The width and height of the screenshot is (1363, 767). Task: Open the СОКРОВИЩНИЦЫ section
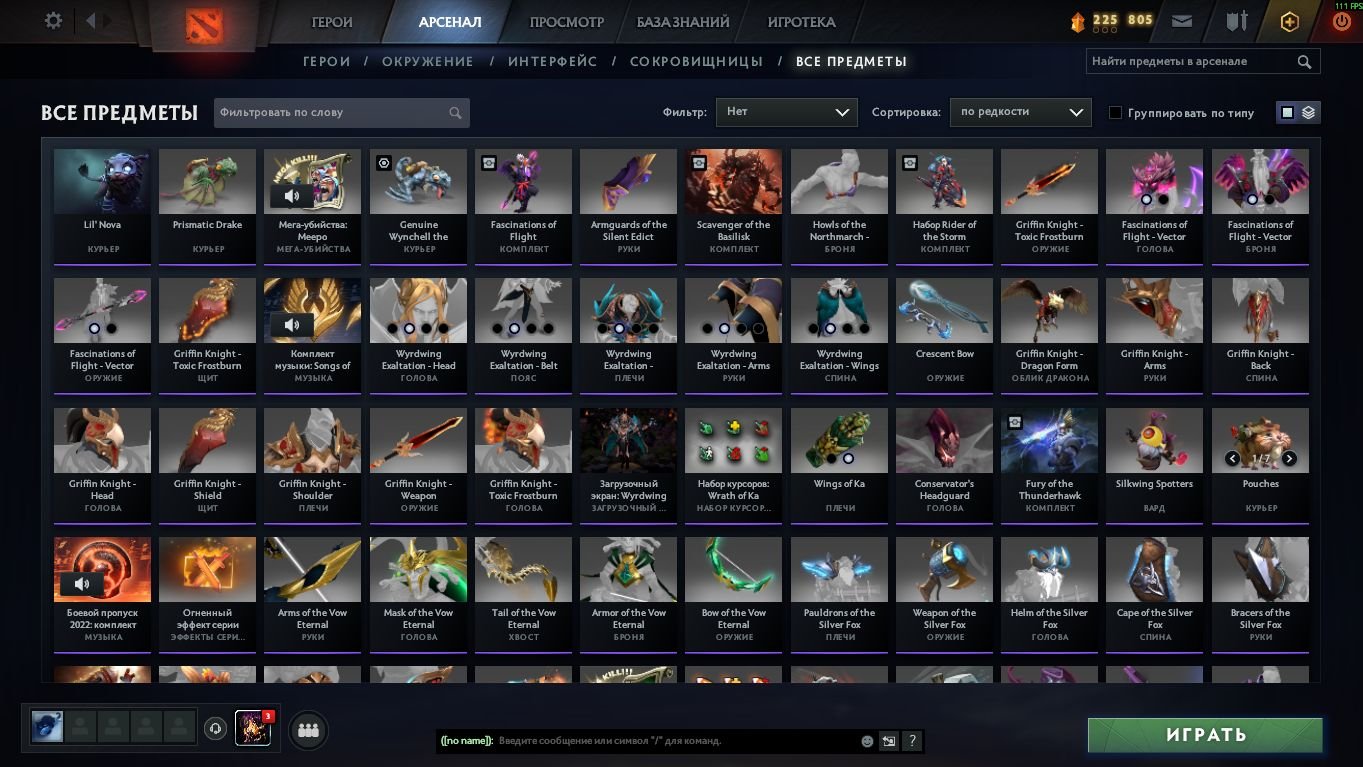point(697,61)
